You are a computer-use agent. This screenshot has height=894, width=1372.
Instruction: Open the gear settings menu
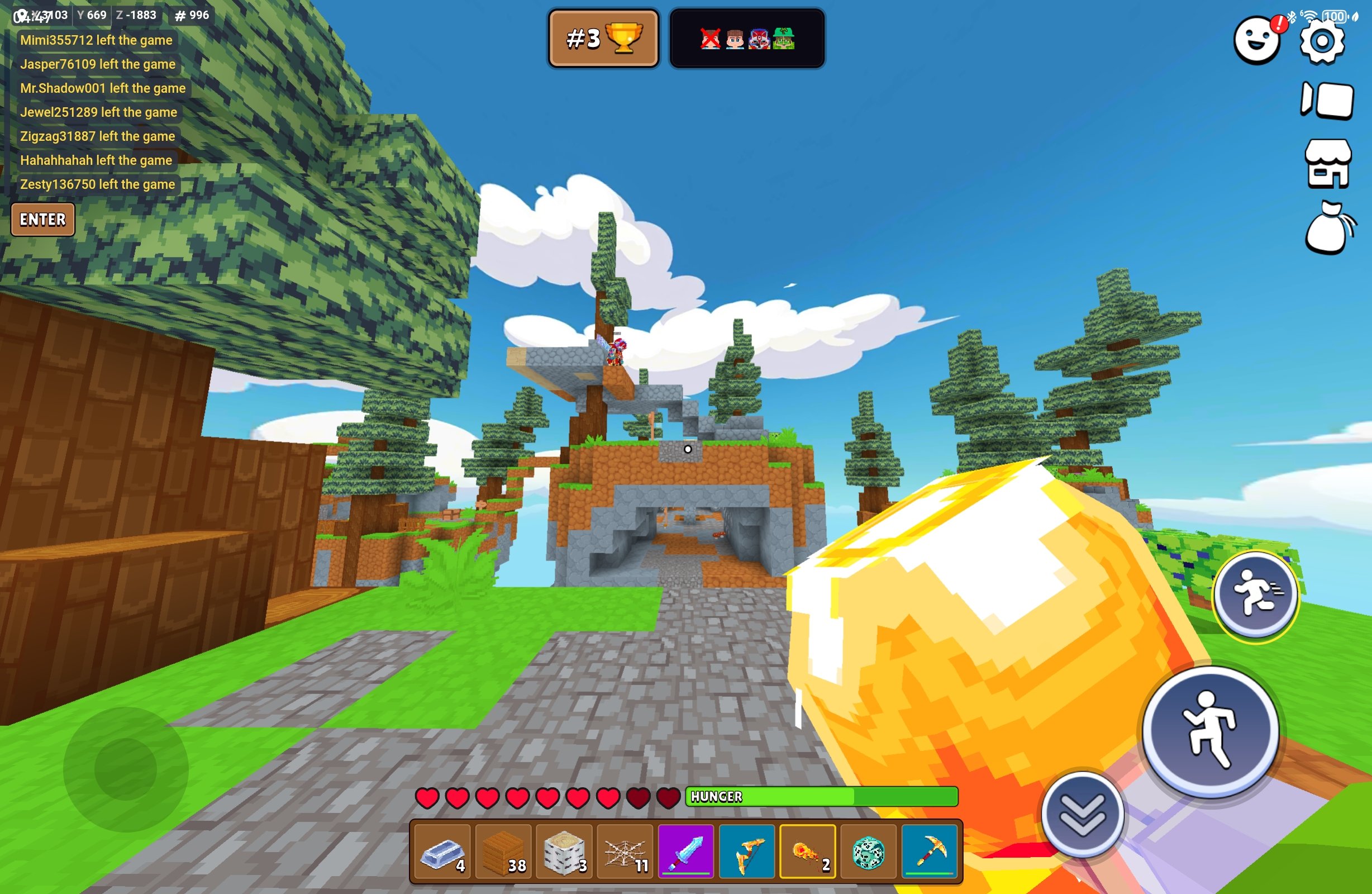pyautogui.click(x=1322, y=41)
